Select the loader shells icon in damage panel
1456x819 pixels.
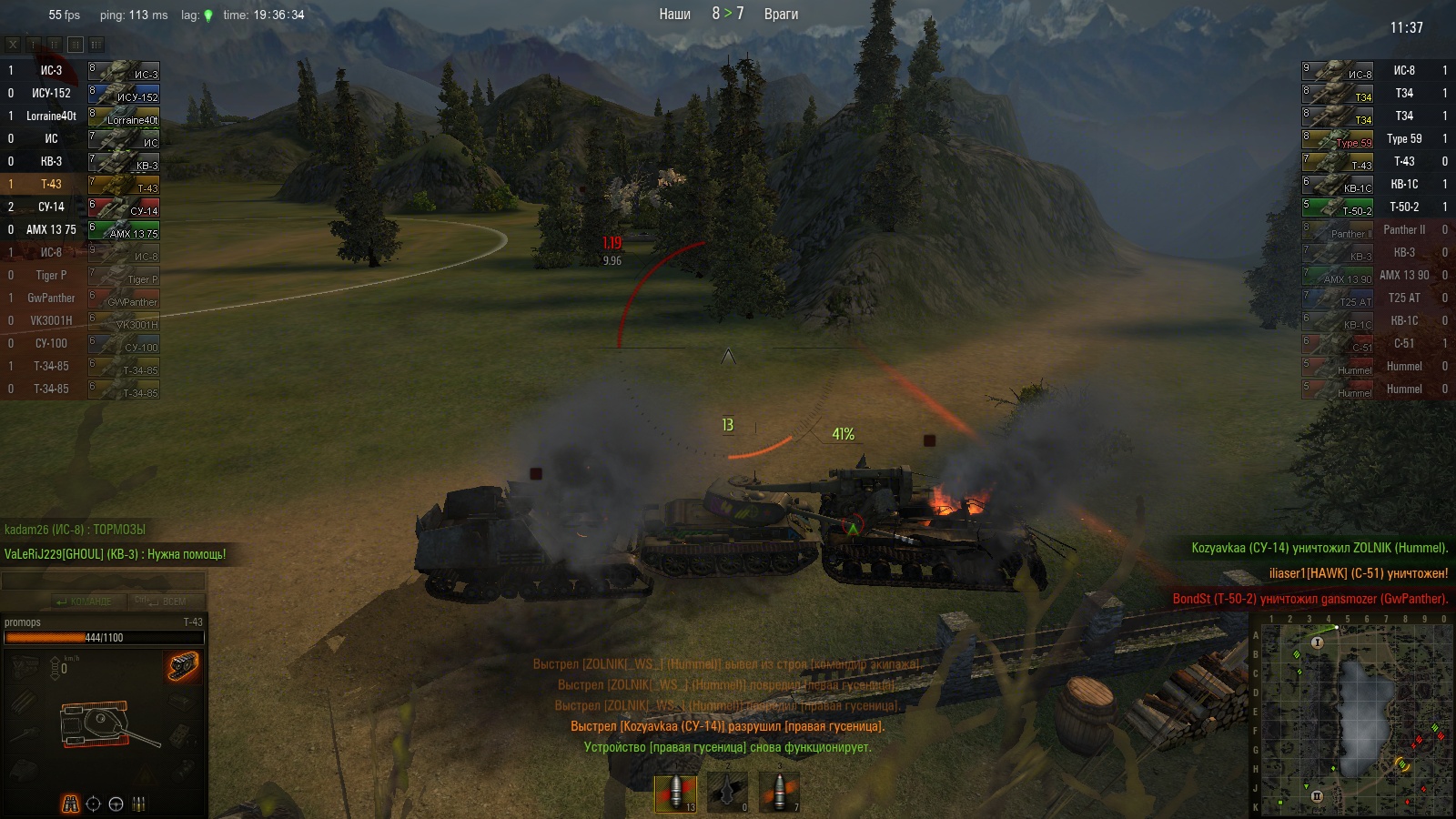point(139,804)
